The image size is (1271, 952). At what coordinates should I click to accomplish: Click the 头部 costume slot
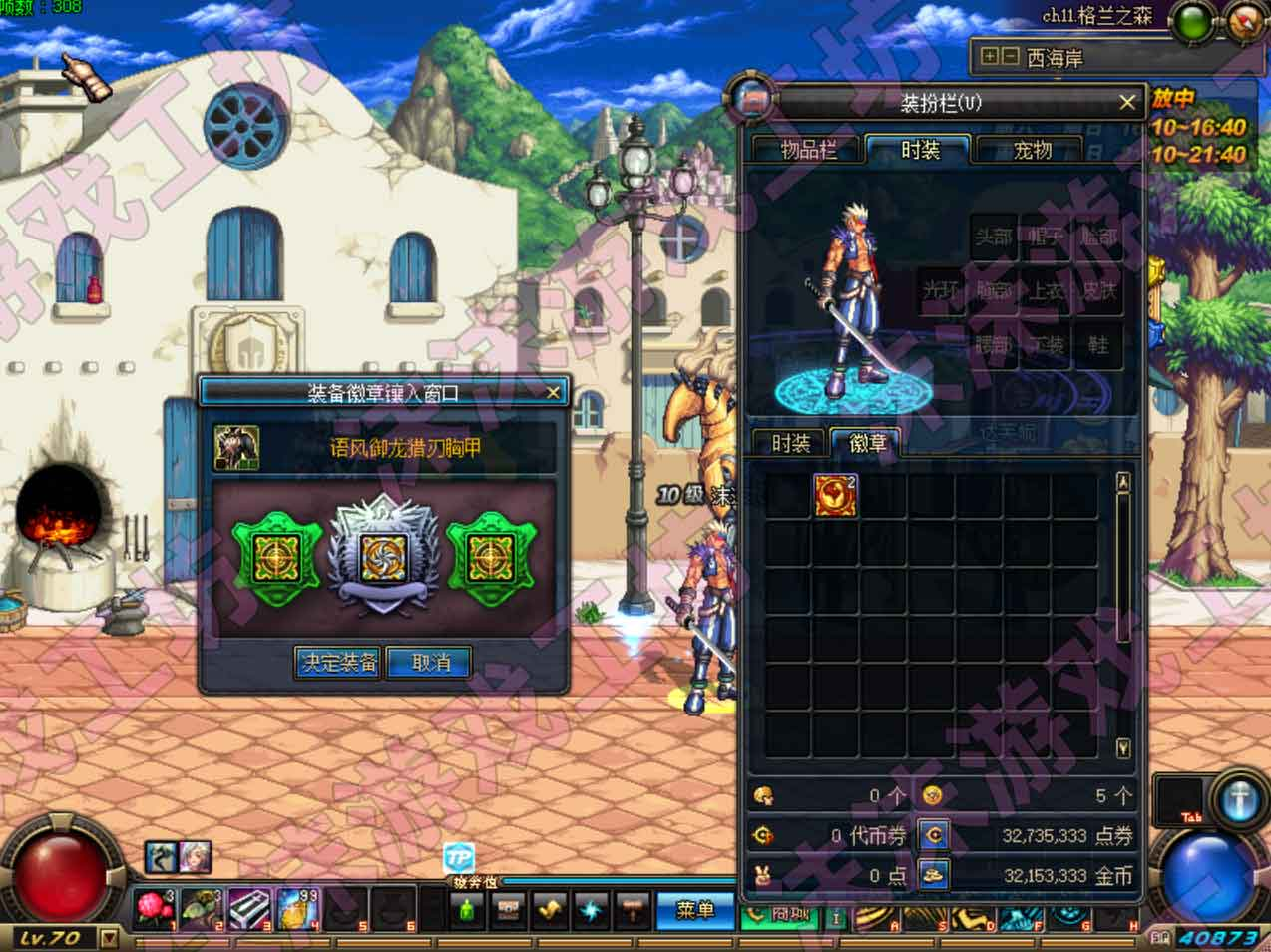click(x=993, y=238)
